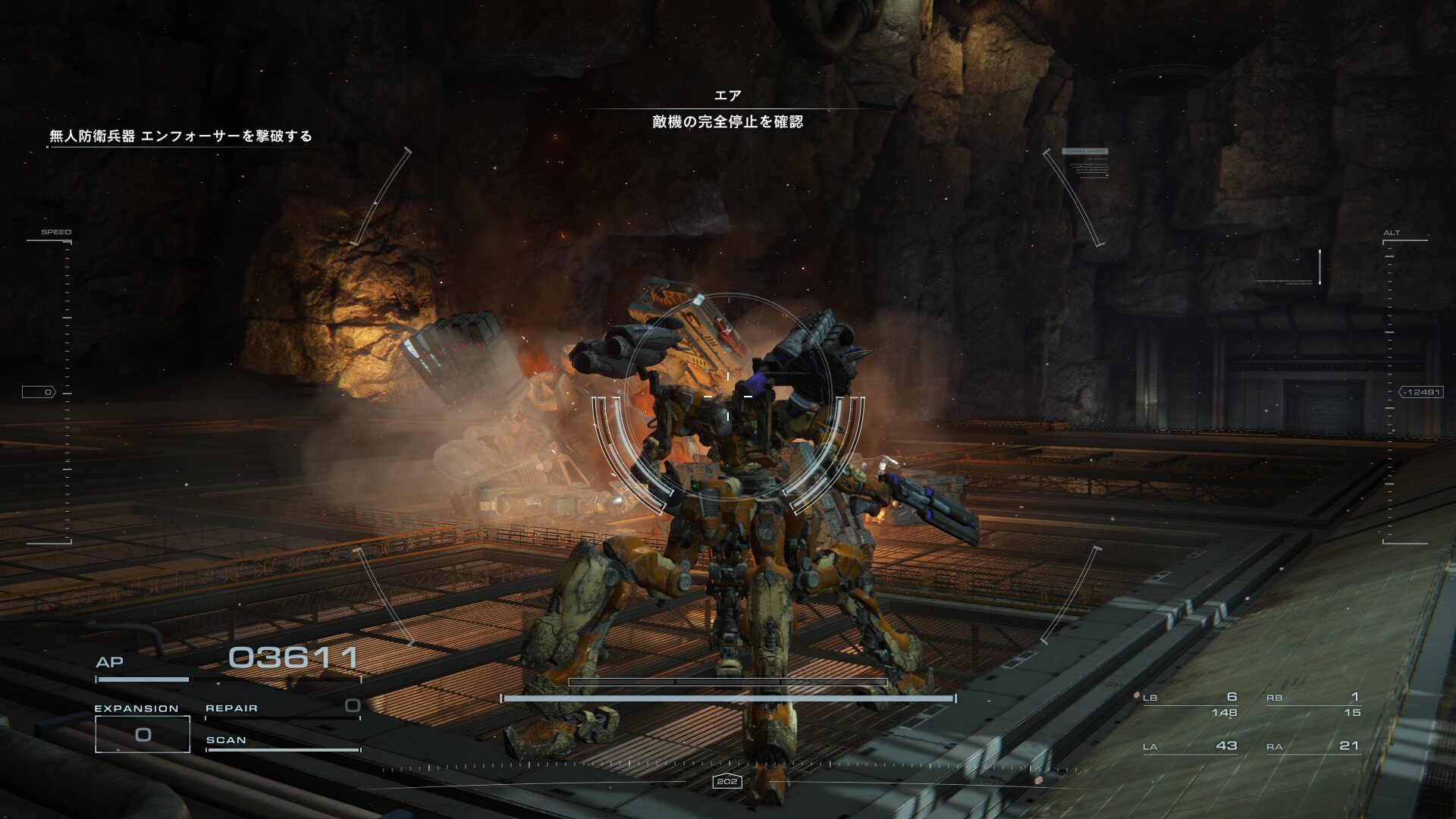Click the compass heading marker showing 202
The width and height of the screenshot is (1456, 819).
coord(726,781)
